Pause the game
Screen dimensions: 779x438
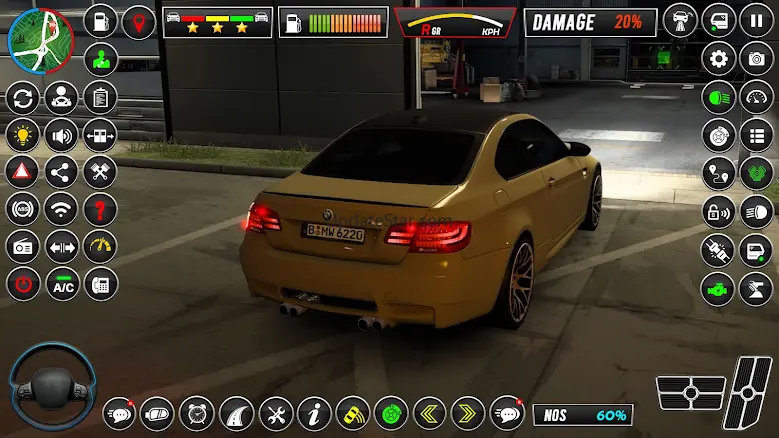[x=756, y=21]
